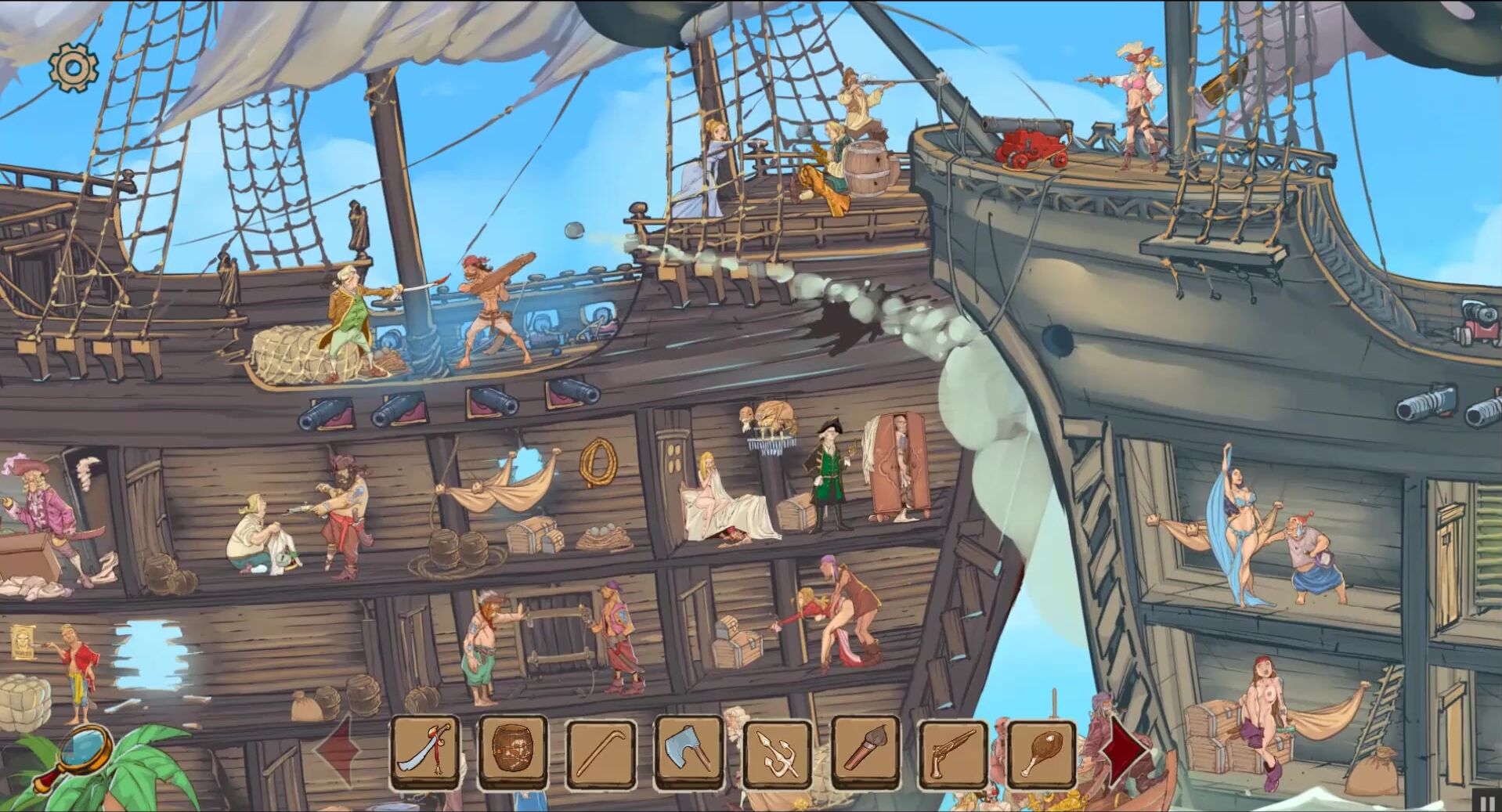This screenshot has width=1502, height=812.
Task: Pick the roasted meat leg slot
Action: [x=1042, y=752]
